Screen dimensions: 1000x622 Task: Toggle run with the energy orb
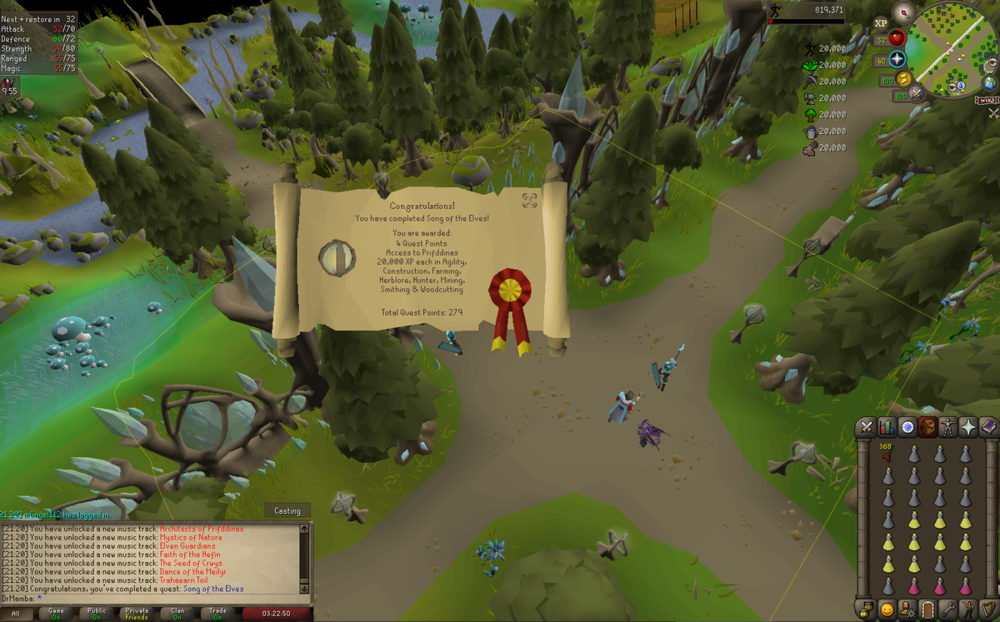tap(904, 79)
